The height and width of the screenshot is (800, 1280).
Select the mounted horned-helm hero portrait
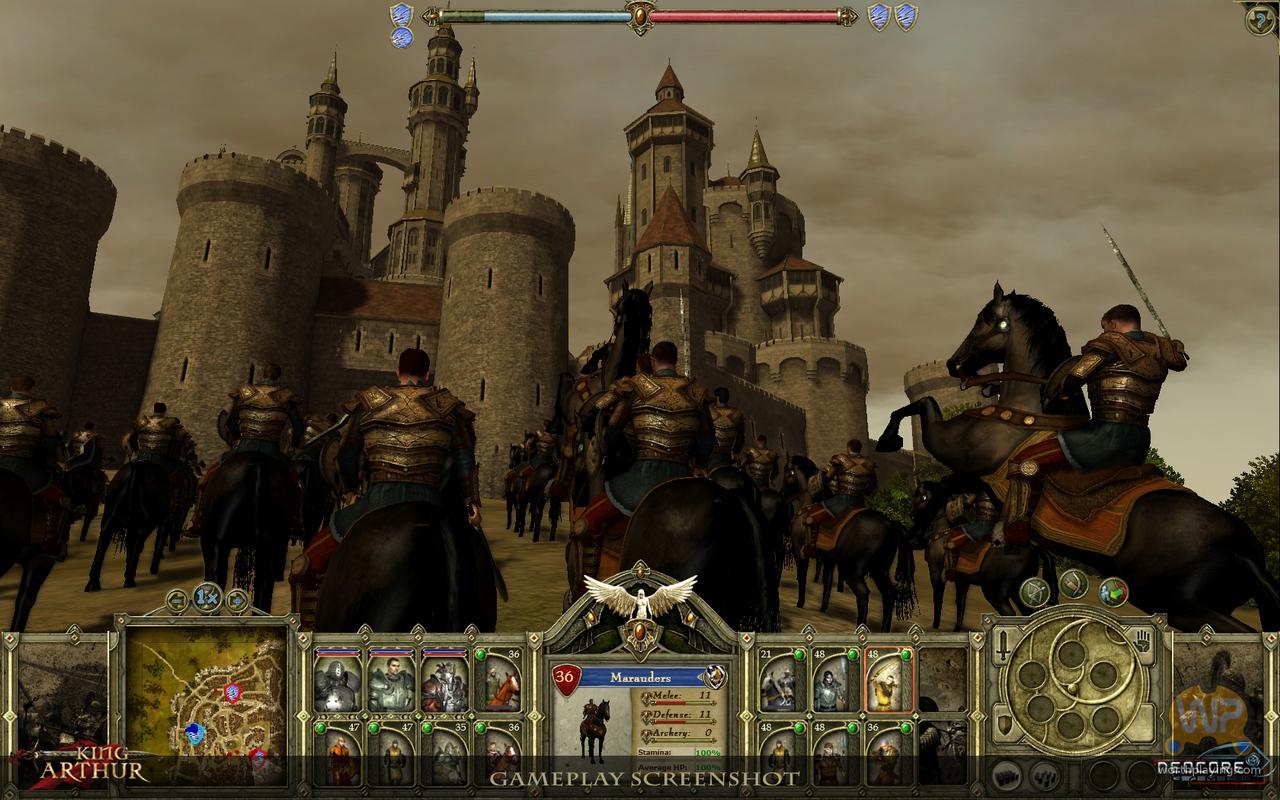click(x=443, y=681)
